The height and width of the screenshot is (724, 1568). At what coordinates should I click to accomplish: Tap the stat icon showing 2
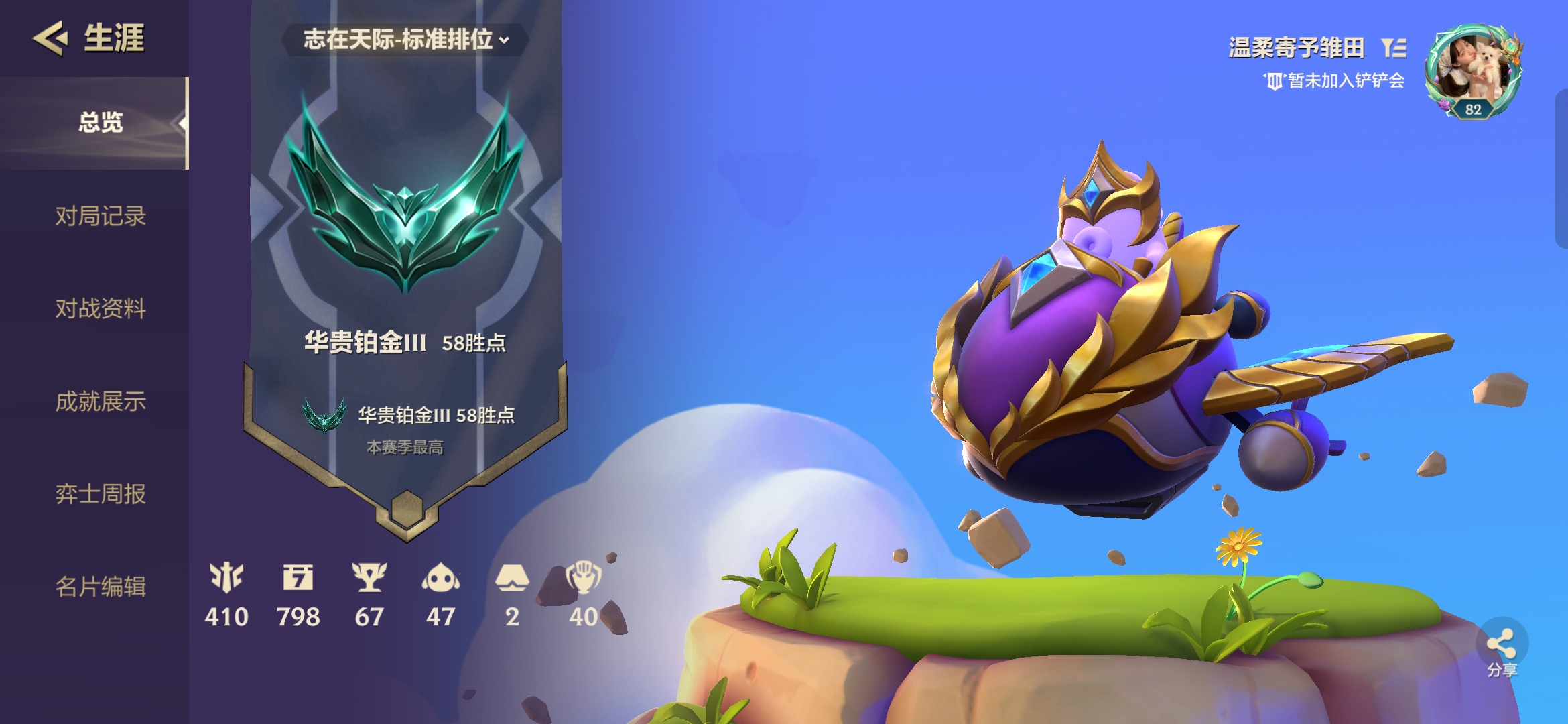click(x=512, y=577)
